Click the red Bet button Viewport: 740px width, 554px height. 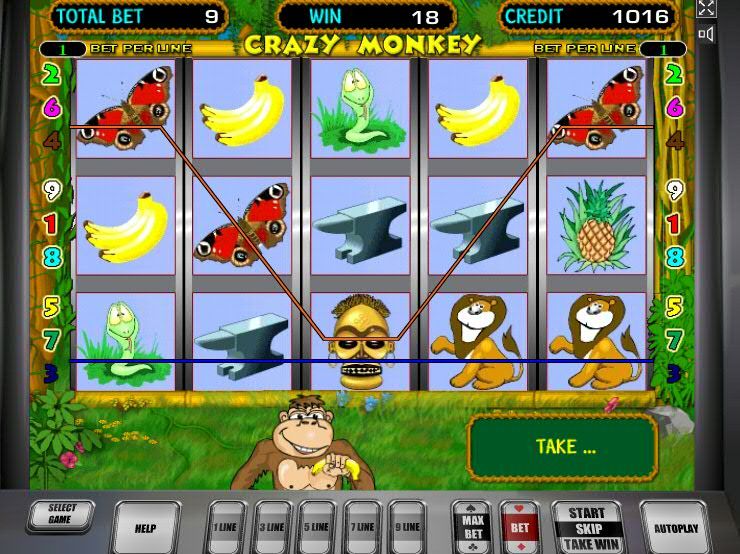520,526
